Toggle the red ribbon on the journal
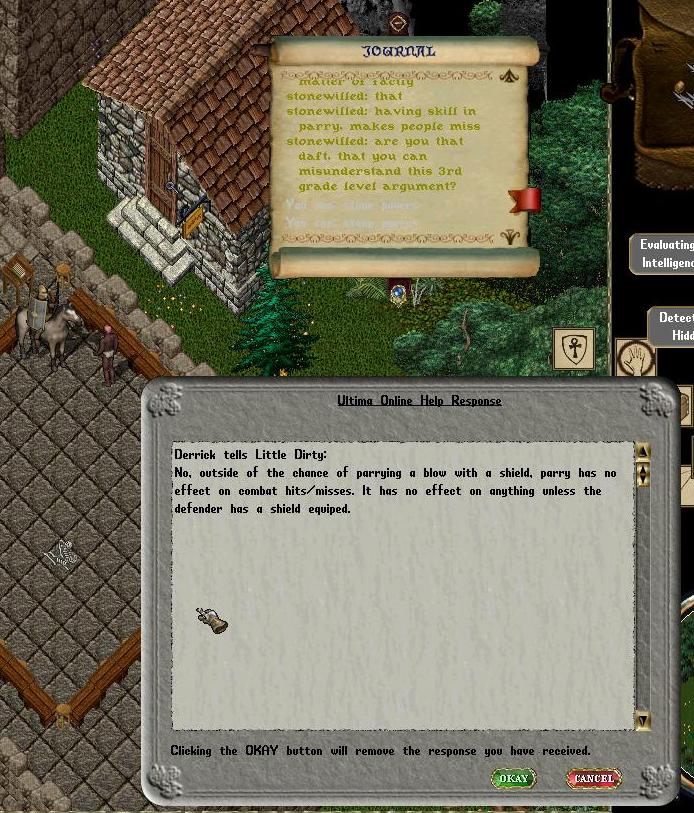The height and width of the screenshot is (813, 694). click(525, 199)
